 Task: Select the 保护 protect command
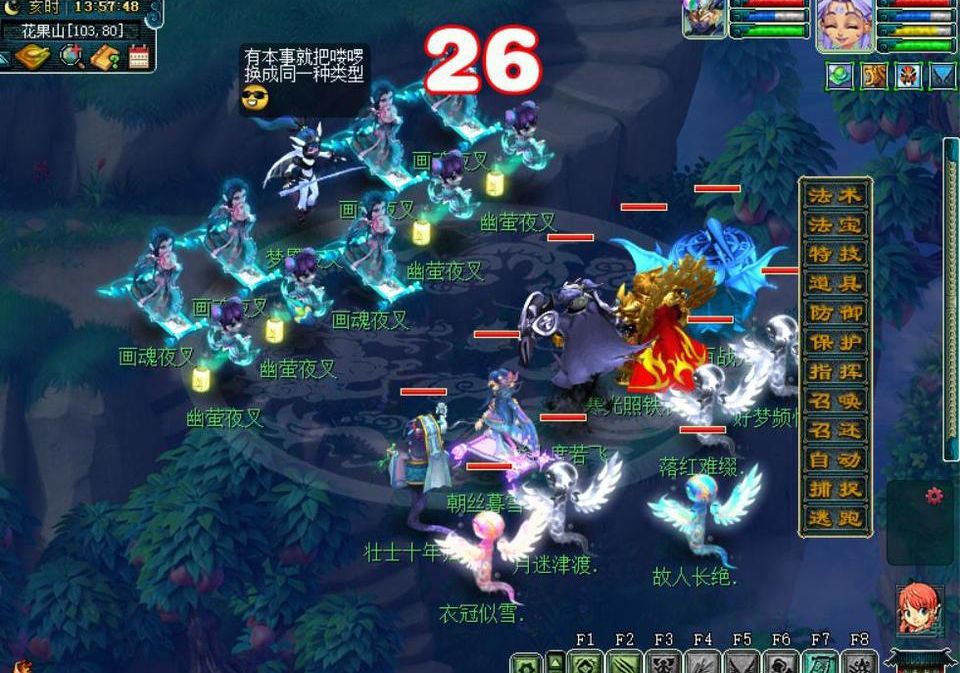[x=835, y=342]
